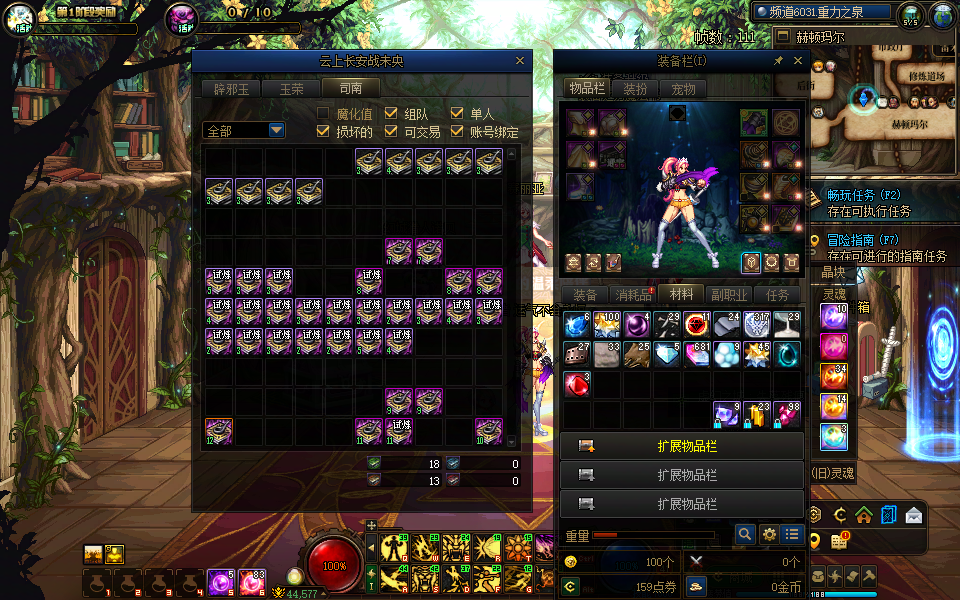The image size is (960, 600).
Task: Show the 消耗品 inventory tab
Action: pos(632,295)
